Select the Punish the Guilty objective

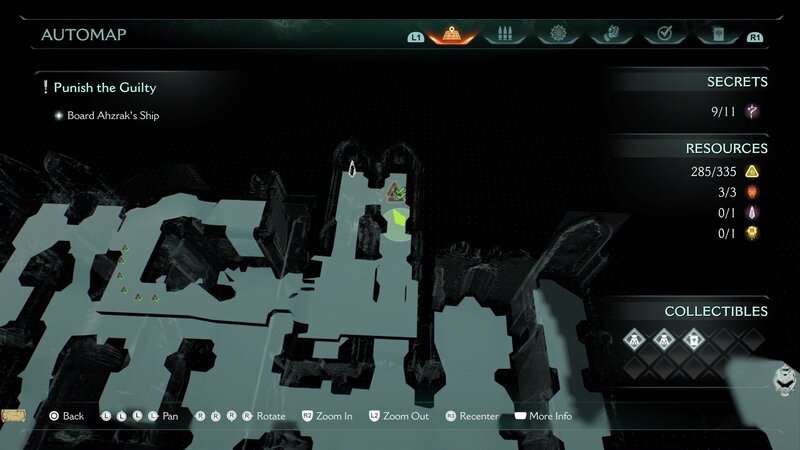(x=104, y=88)
